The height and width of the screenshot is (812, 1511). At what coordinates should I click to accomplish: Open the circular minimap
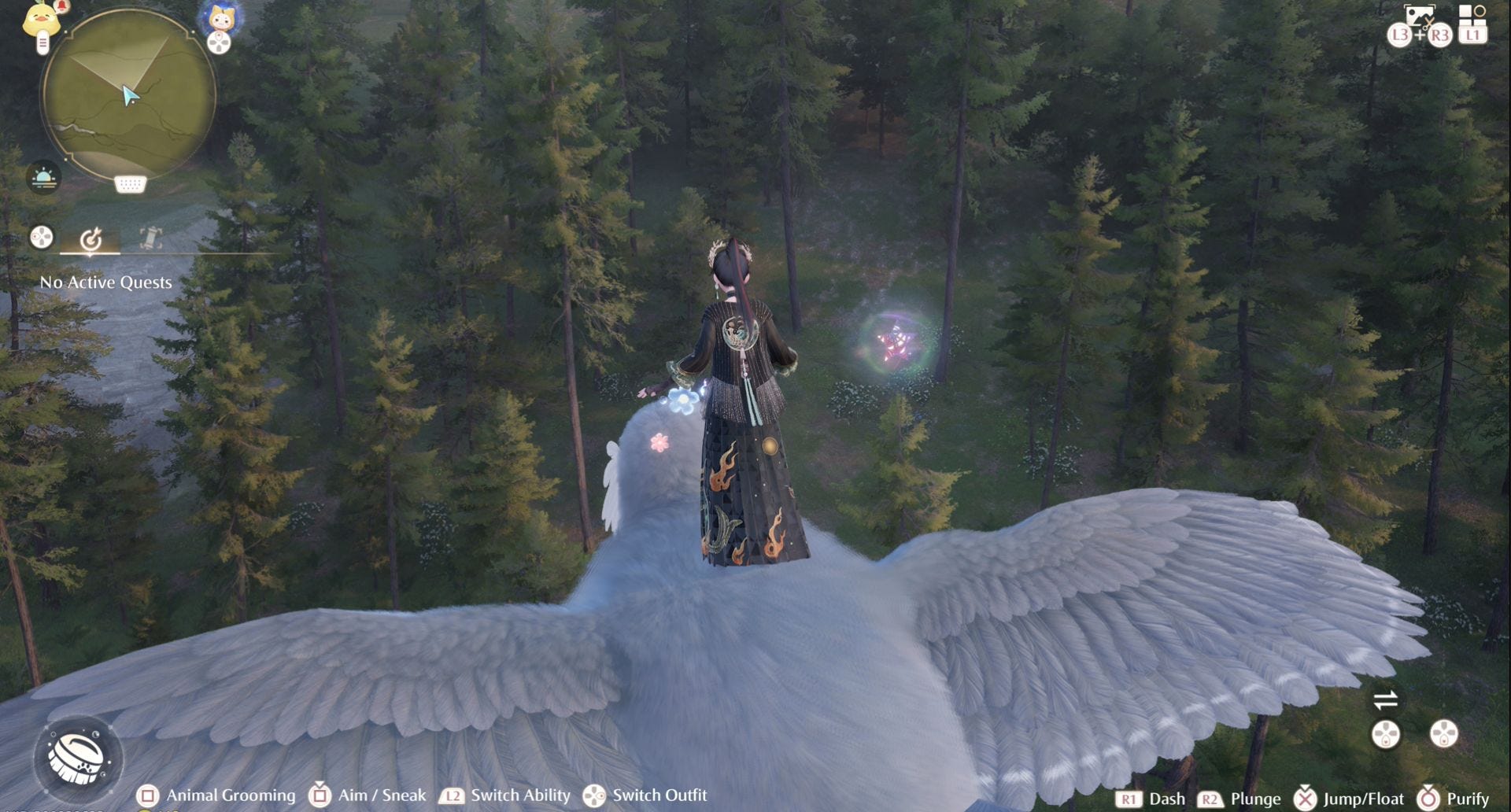(x=128, y=94)
